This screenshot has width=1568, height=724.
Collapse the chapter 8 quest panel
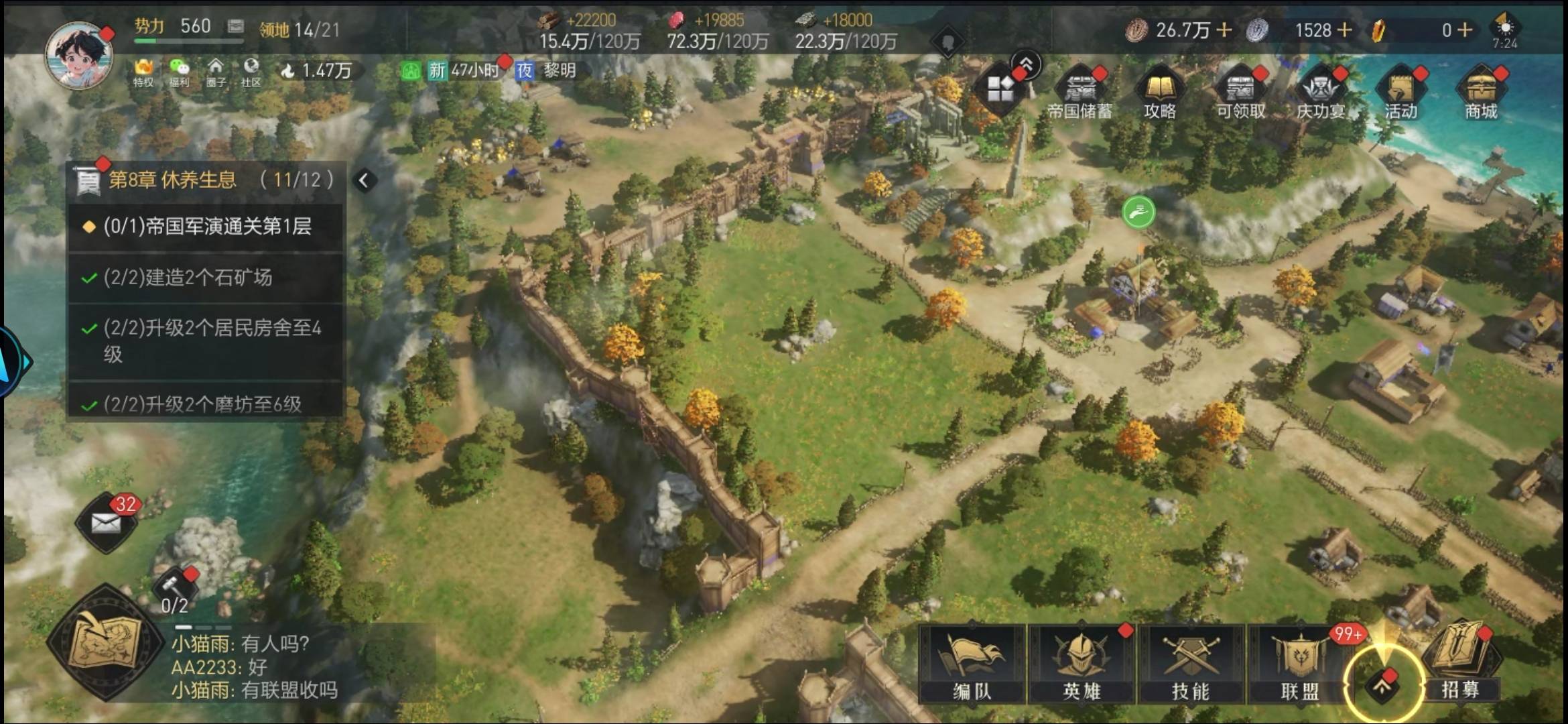coord(364,180)
